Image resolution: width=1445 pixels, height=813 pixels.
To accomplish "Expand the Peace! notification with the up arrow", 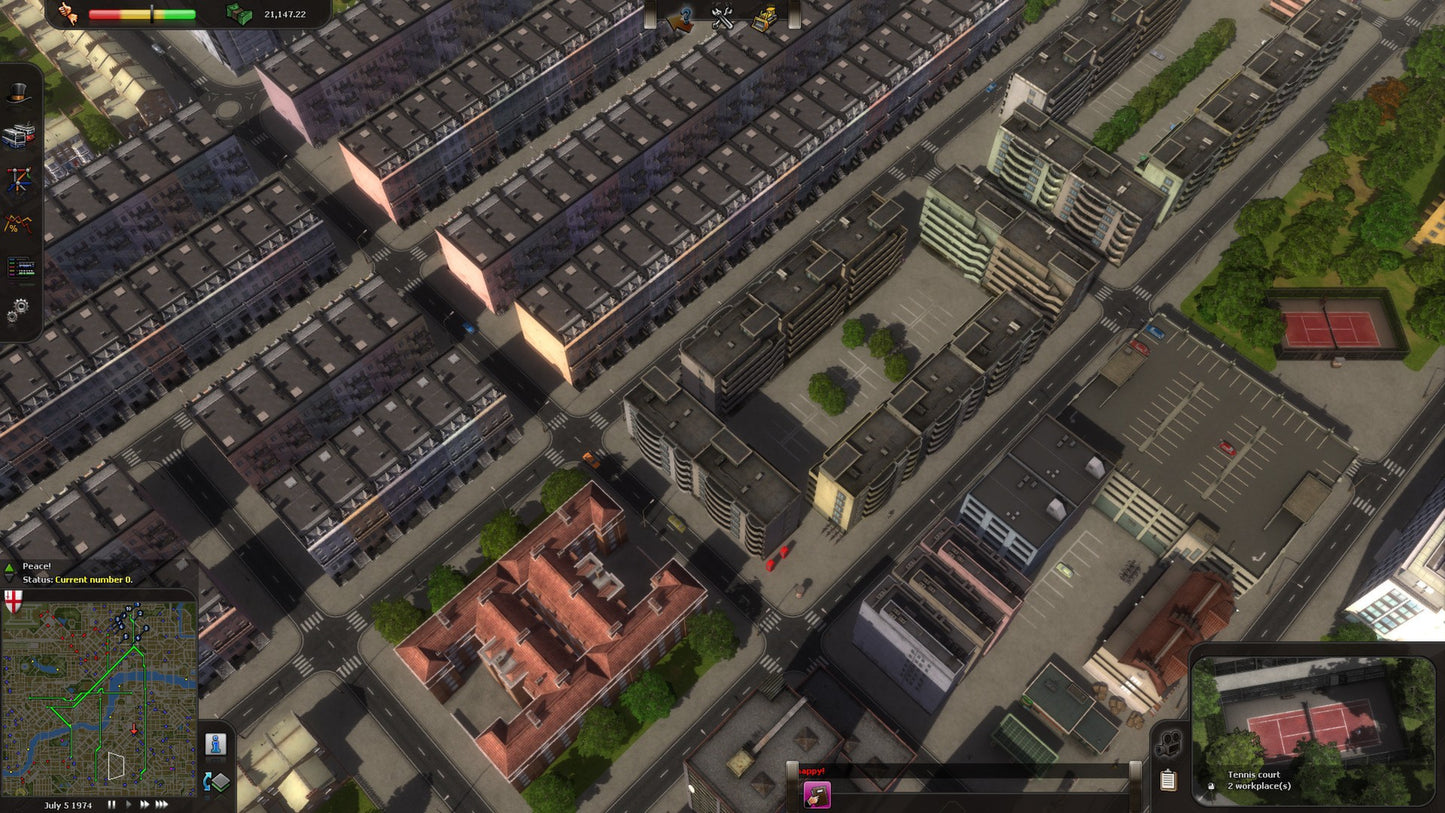I will coord(9,568).
